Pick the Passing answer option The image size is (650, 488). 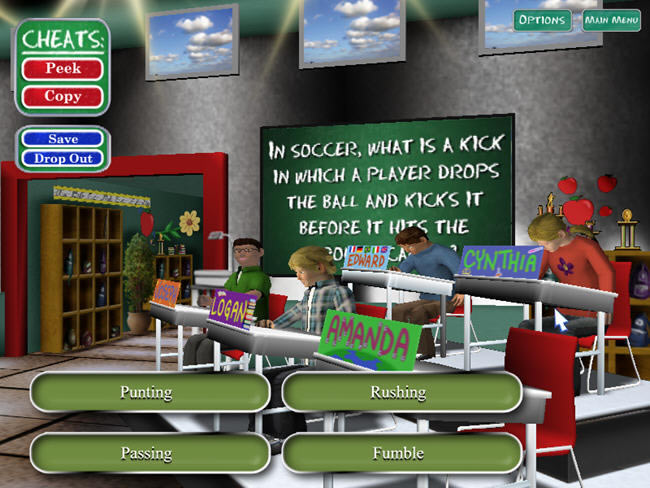click(150, 453)
